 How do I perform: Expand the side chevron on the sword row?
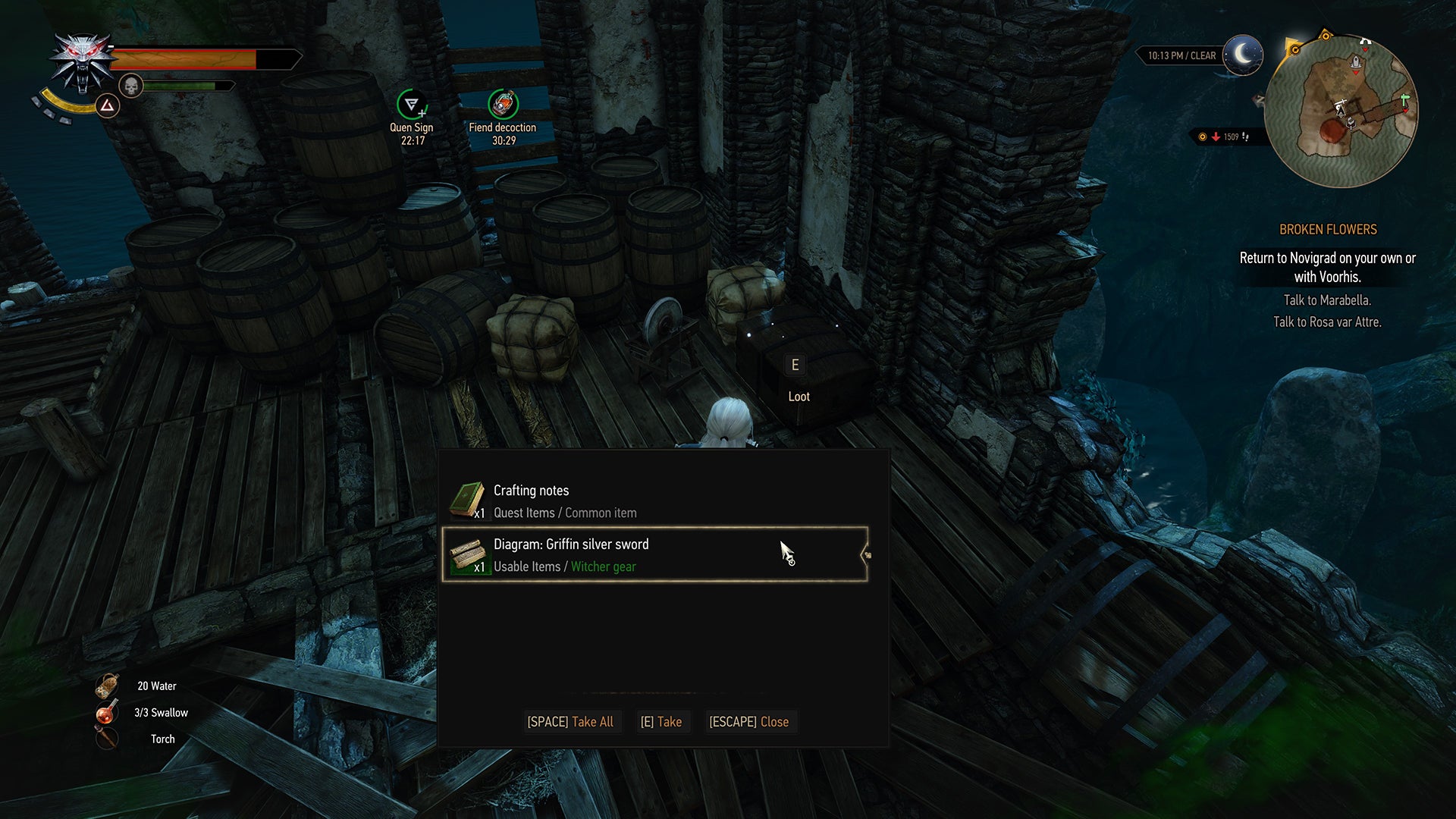coord(867,554)
